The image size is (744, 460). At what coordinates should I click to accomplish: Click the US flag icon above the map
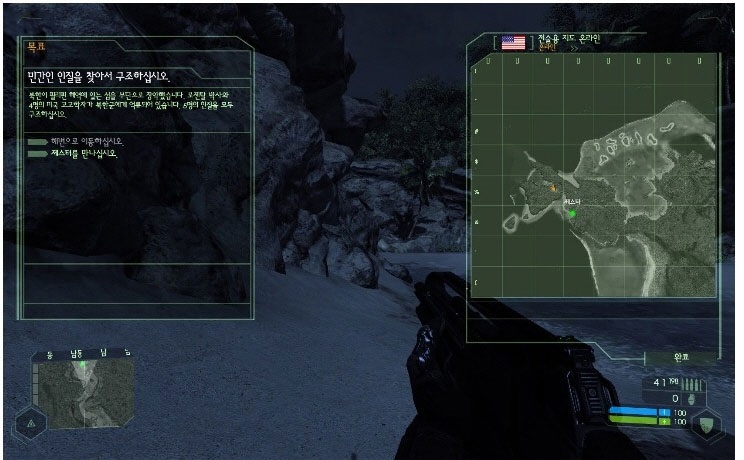pos(513,42)
